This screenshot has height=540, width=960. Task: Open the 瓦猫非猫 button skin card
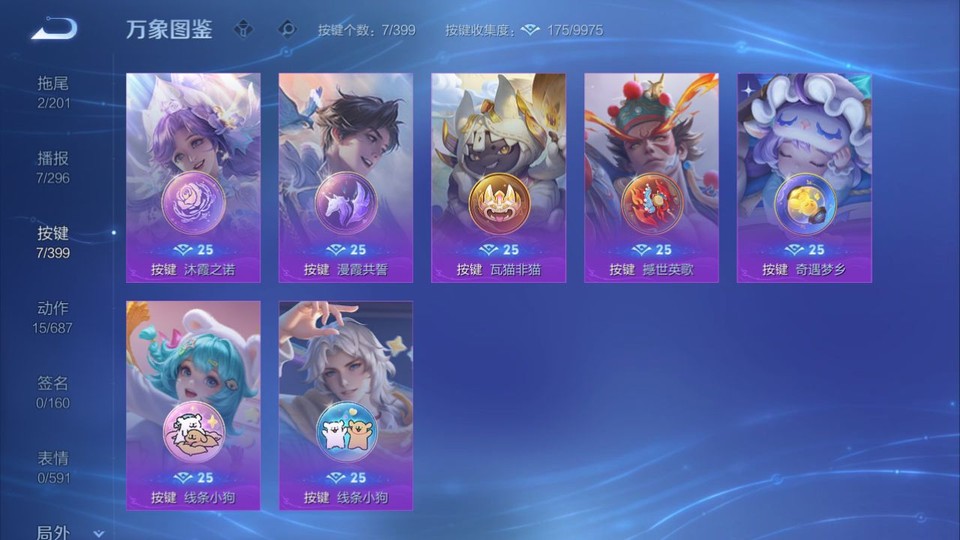tap(498, 177)
